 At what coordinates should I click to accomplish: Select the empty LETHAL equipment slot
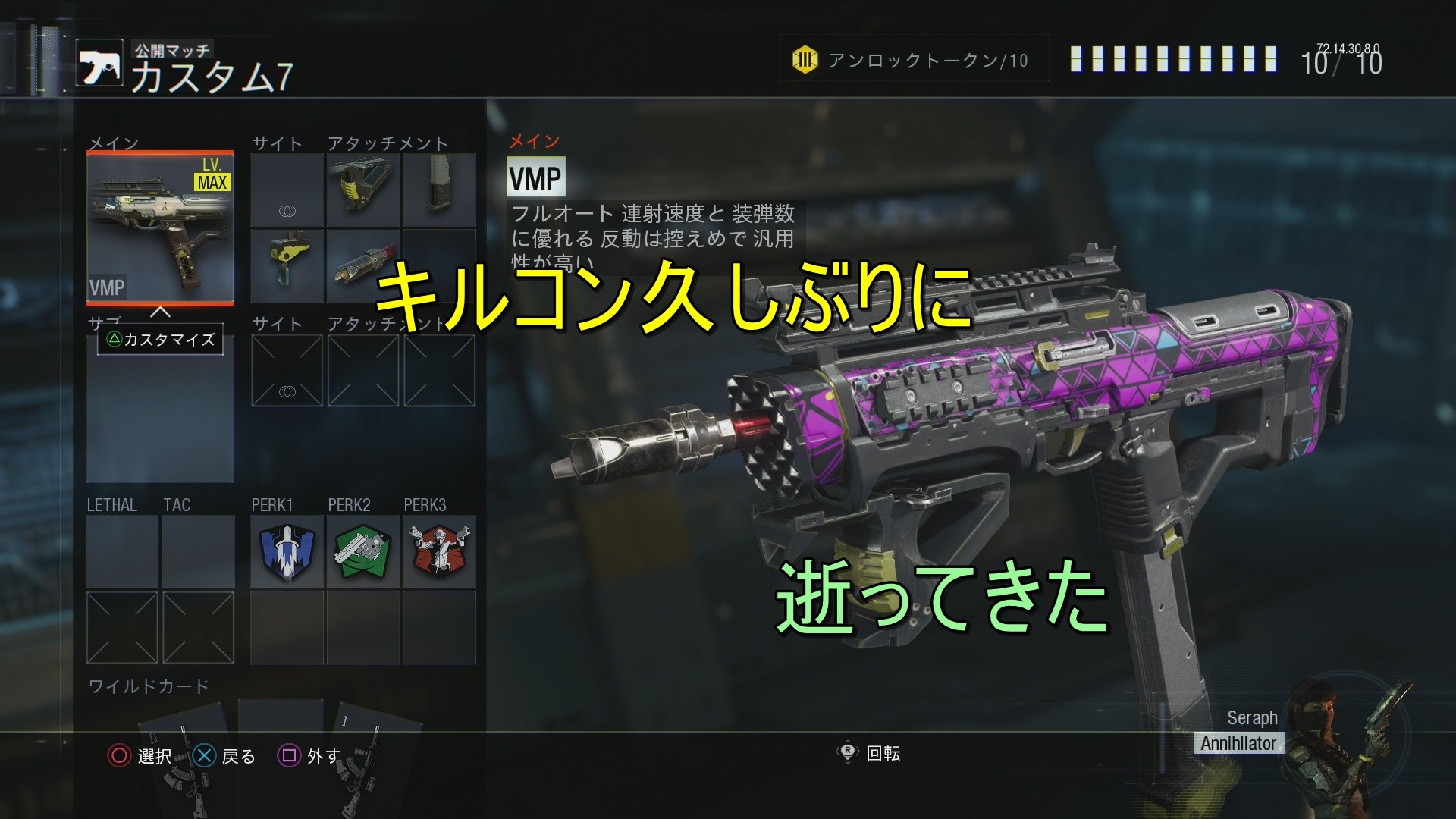pos(122,551)
